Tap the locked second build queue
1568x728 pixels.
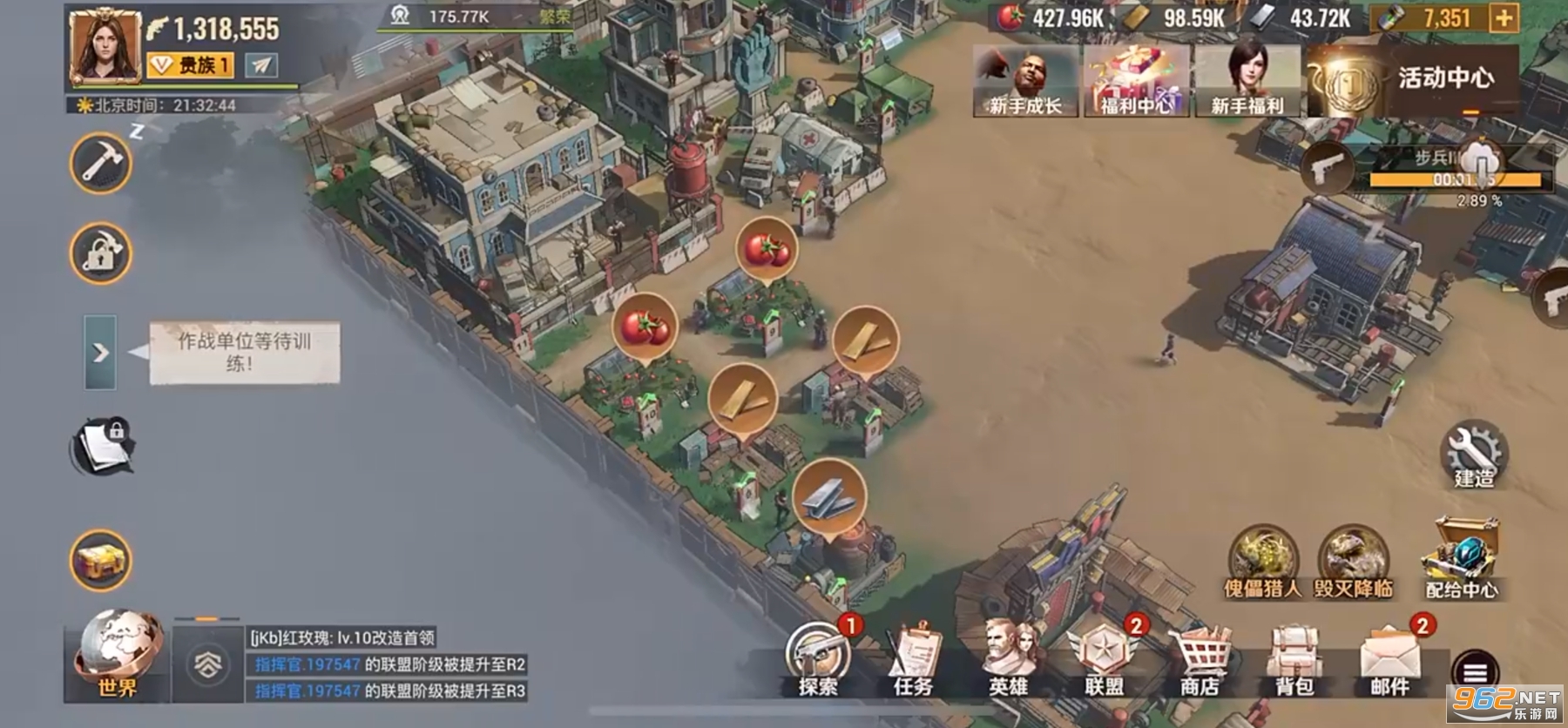point(101,254)
